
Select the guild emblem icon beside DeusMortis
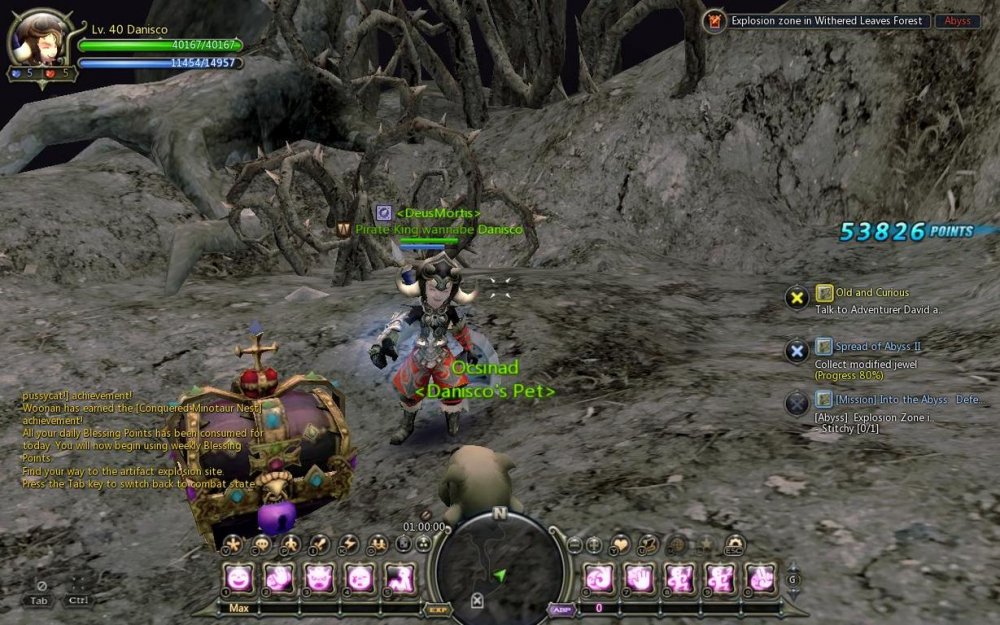click(x=383, y=212)
